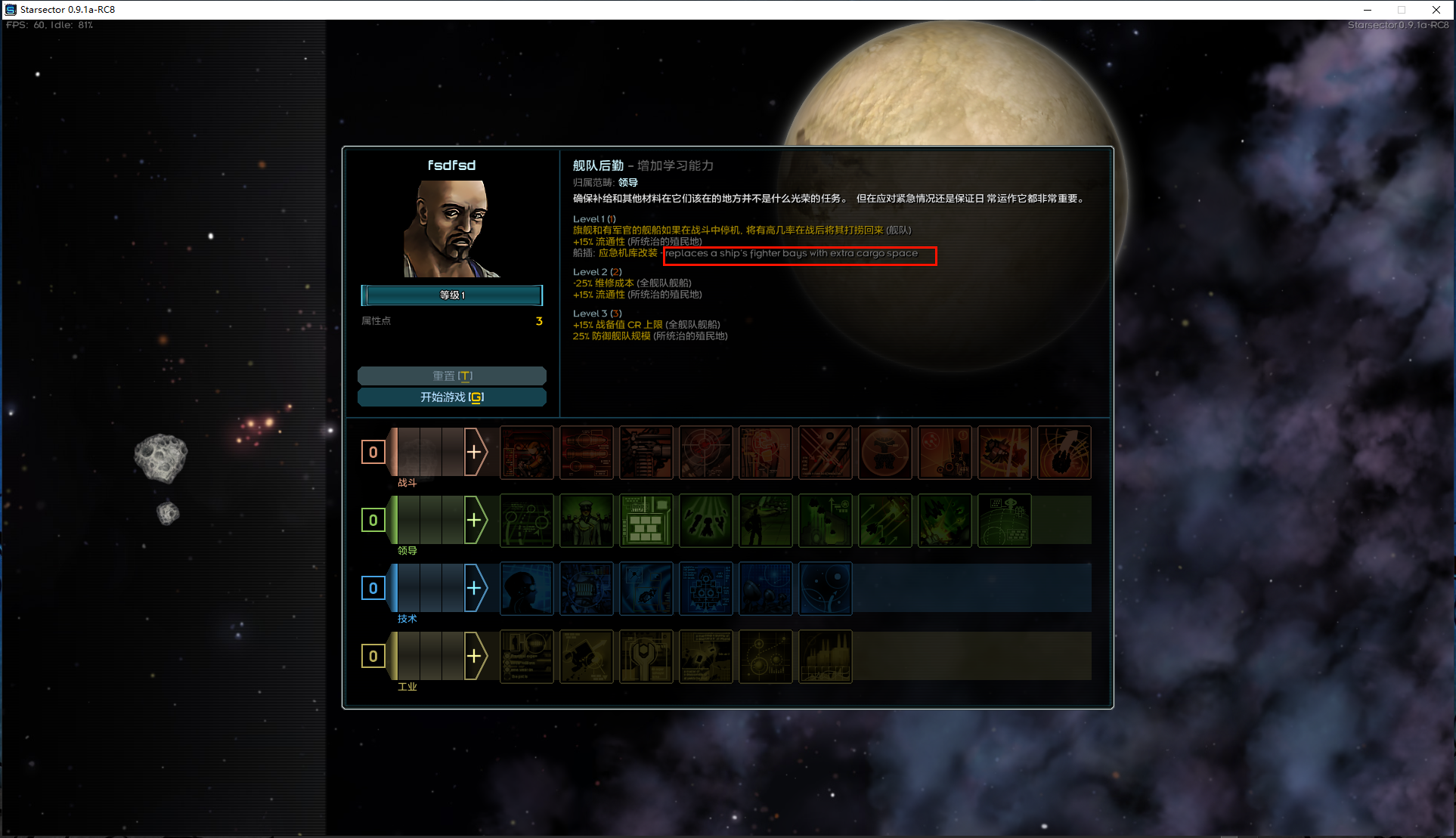Add a point to Industry (工业) aptitude
The width and height of the screenshot is (1456, 838).
(475, 657)
